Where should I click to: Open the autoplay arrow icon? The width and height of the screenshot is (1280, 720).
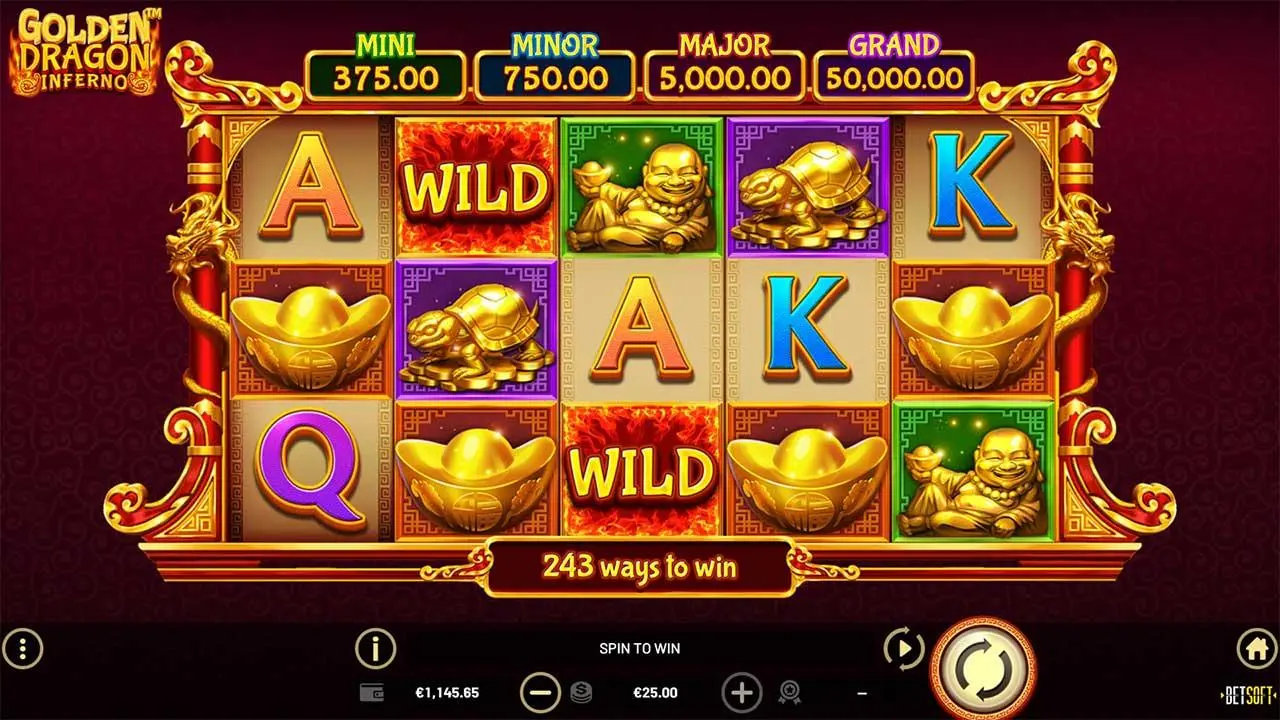click(x=903, y=649)
